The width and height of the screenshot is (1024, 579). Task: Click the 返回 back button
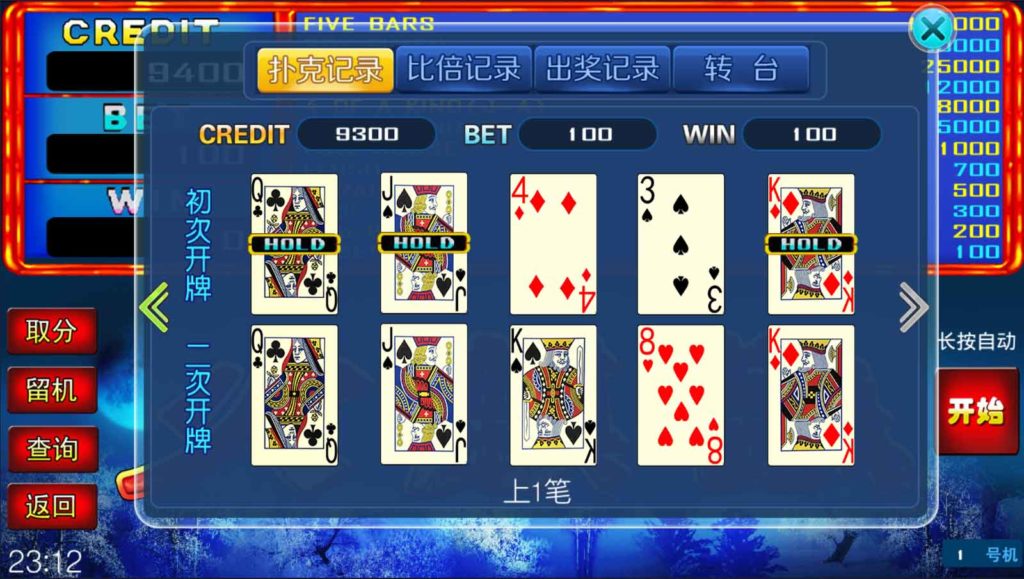click(x=52, y=507)
